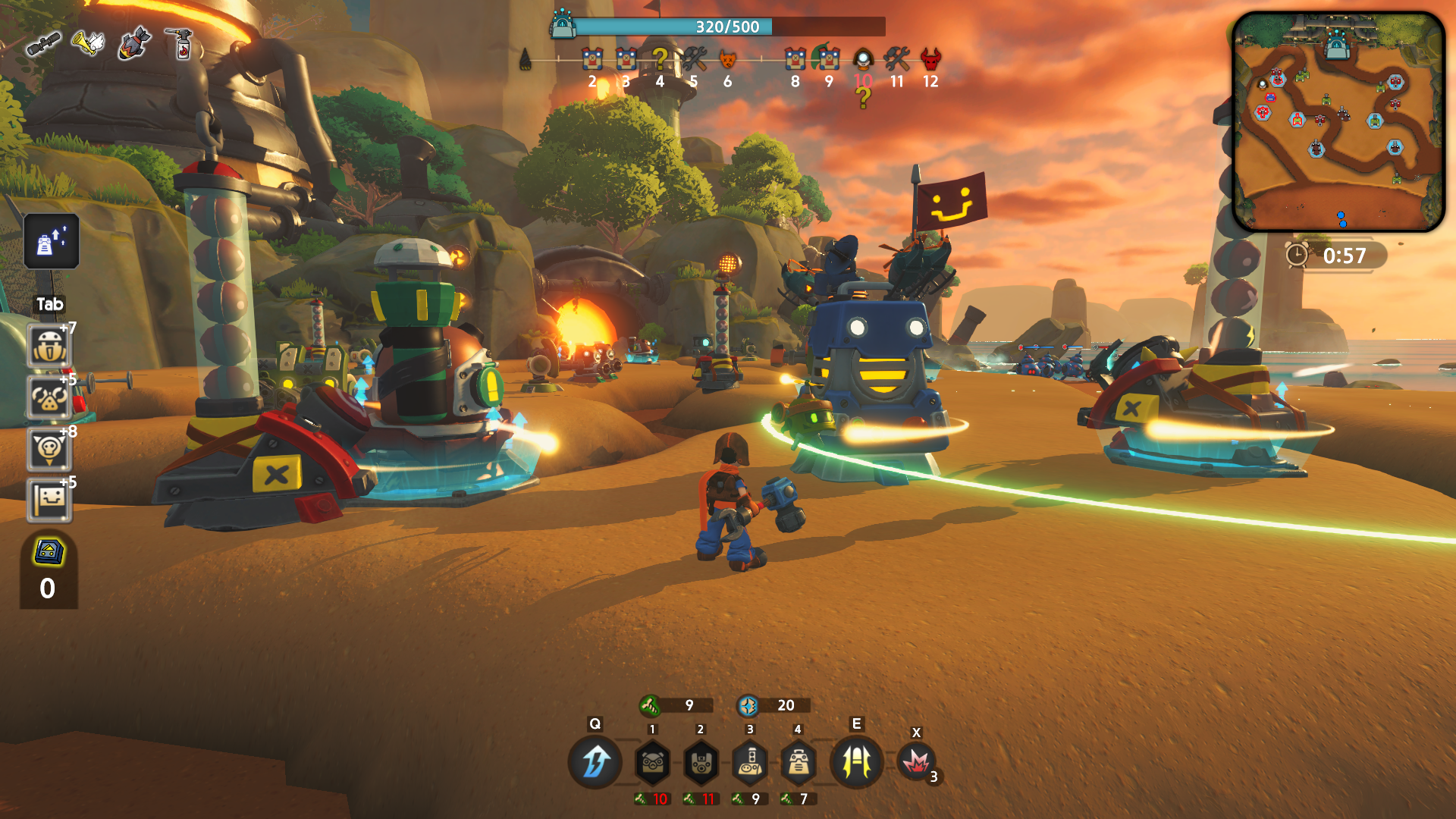The height and width of the screenshot is (819, 1456).
Task: Click the winged trumpet perk icon
Action: point(88,42)
